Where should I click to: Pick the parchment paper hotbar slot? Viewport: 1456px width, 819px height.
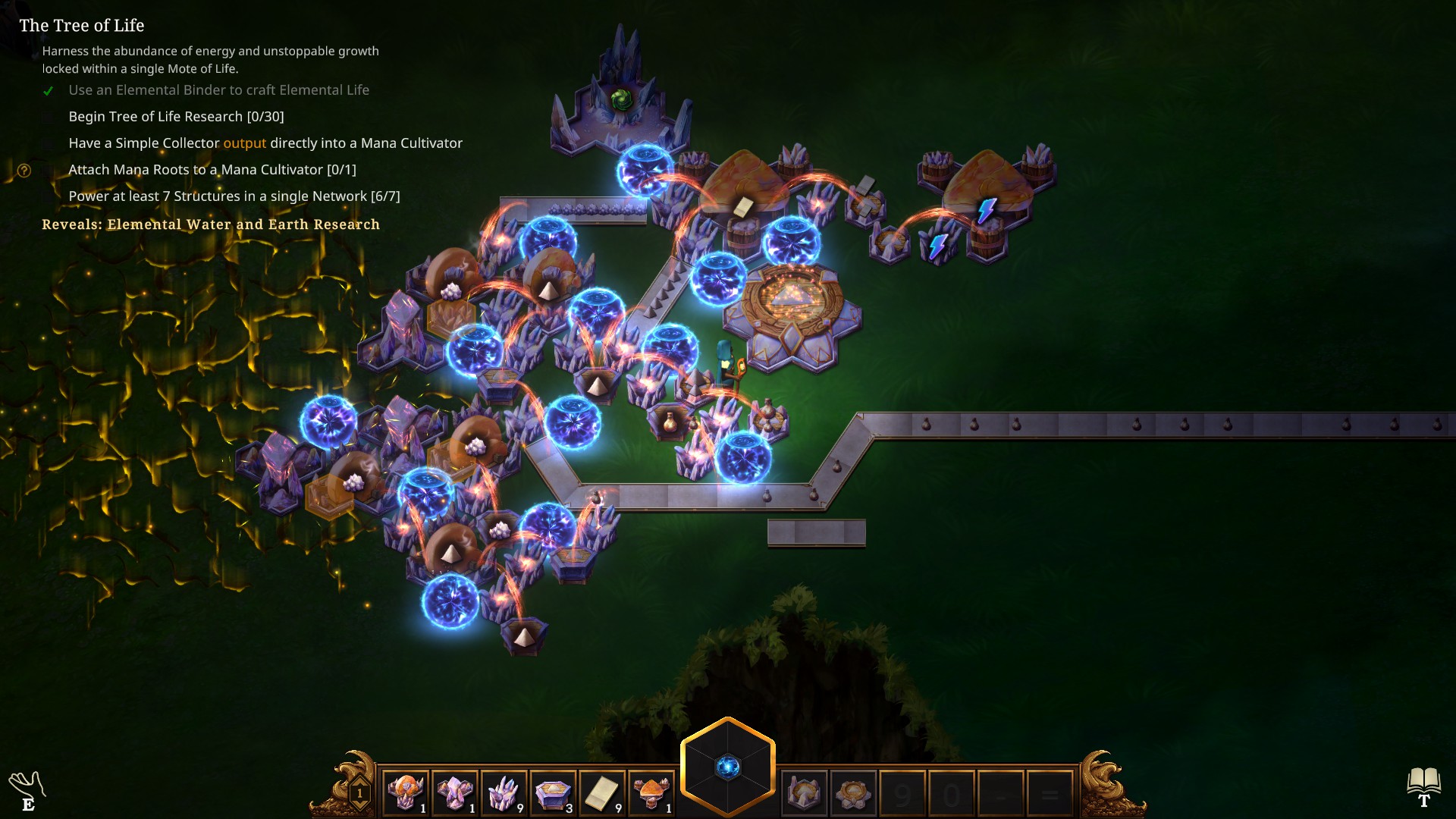(602, 793)
